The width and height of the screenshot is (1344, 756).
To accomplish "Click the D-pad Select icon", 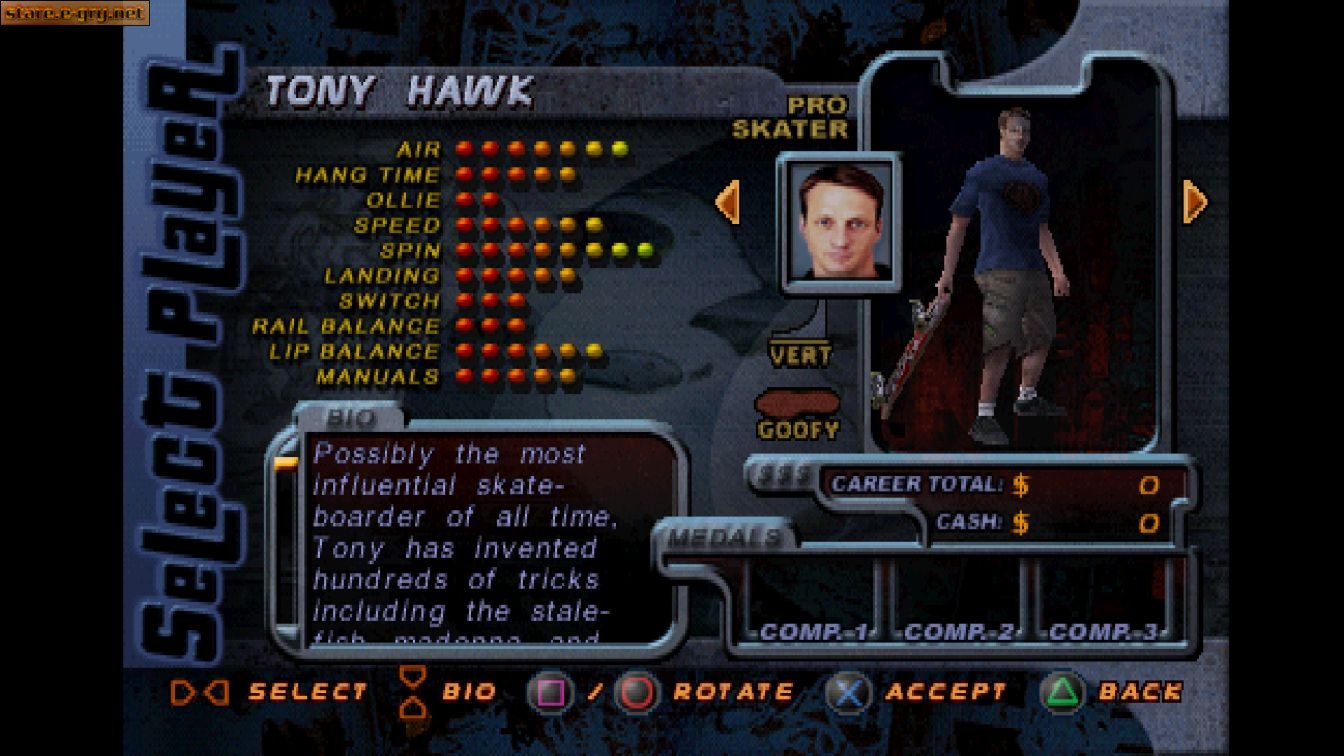I will [x=198, y=690].
